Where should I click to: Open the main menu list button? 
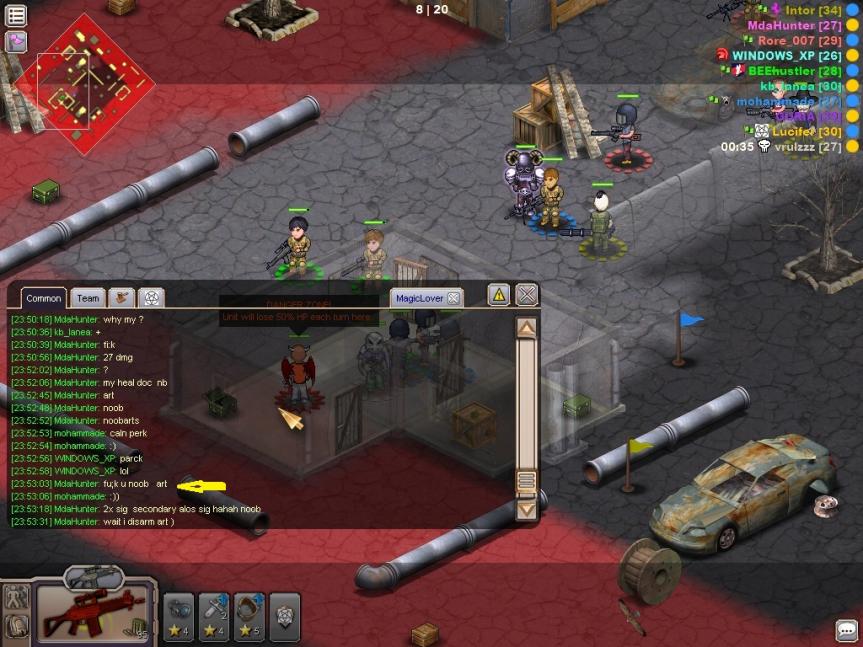point(16,17)
